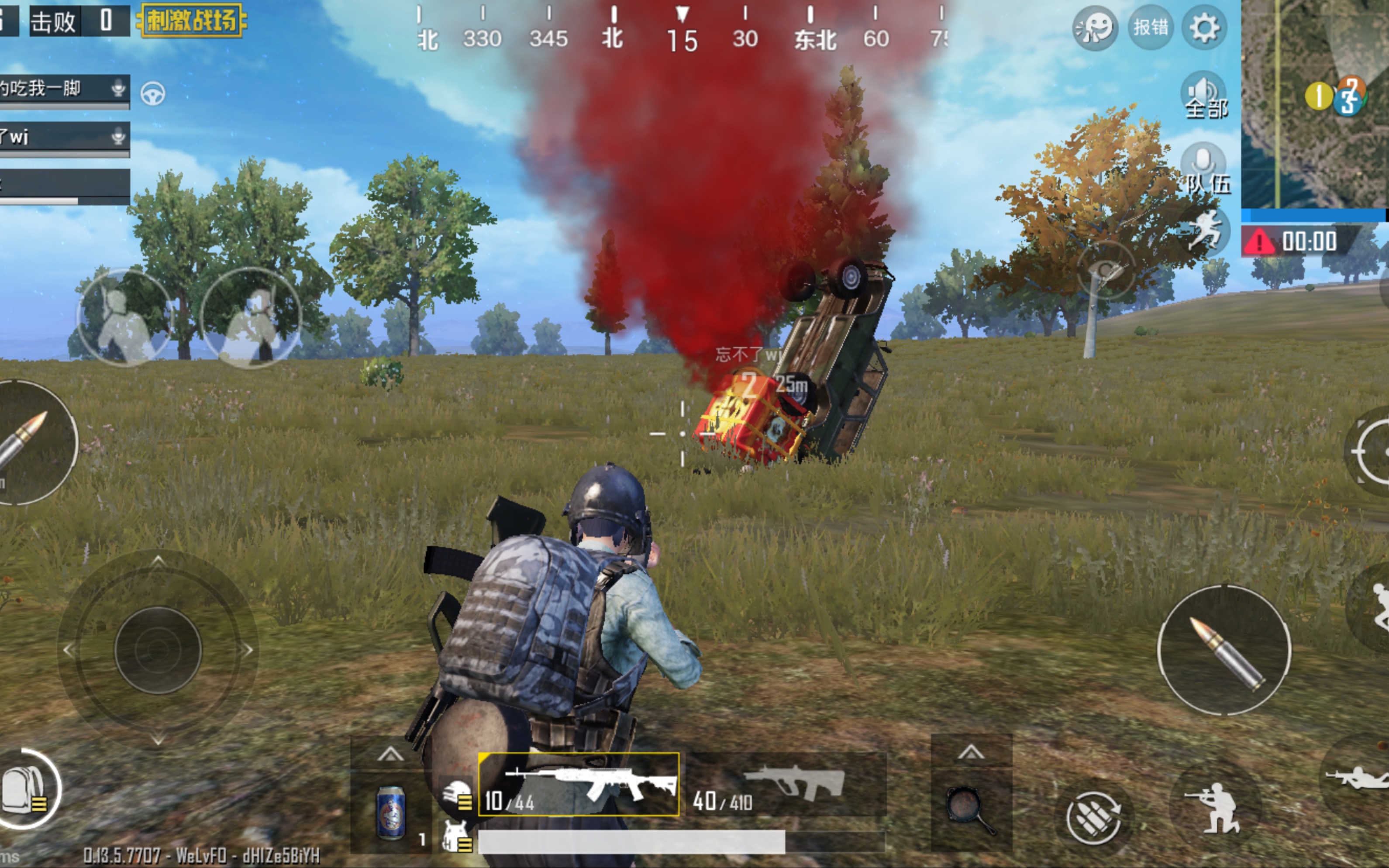Image resolution: width=1389 pixels, height=868 pixels.
Task: Activate the prone stance button
Action: click(1358, 778)
